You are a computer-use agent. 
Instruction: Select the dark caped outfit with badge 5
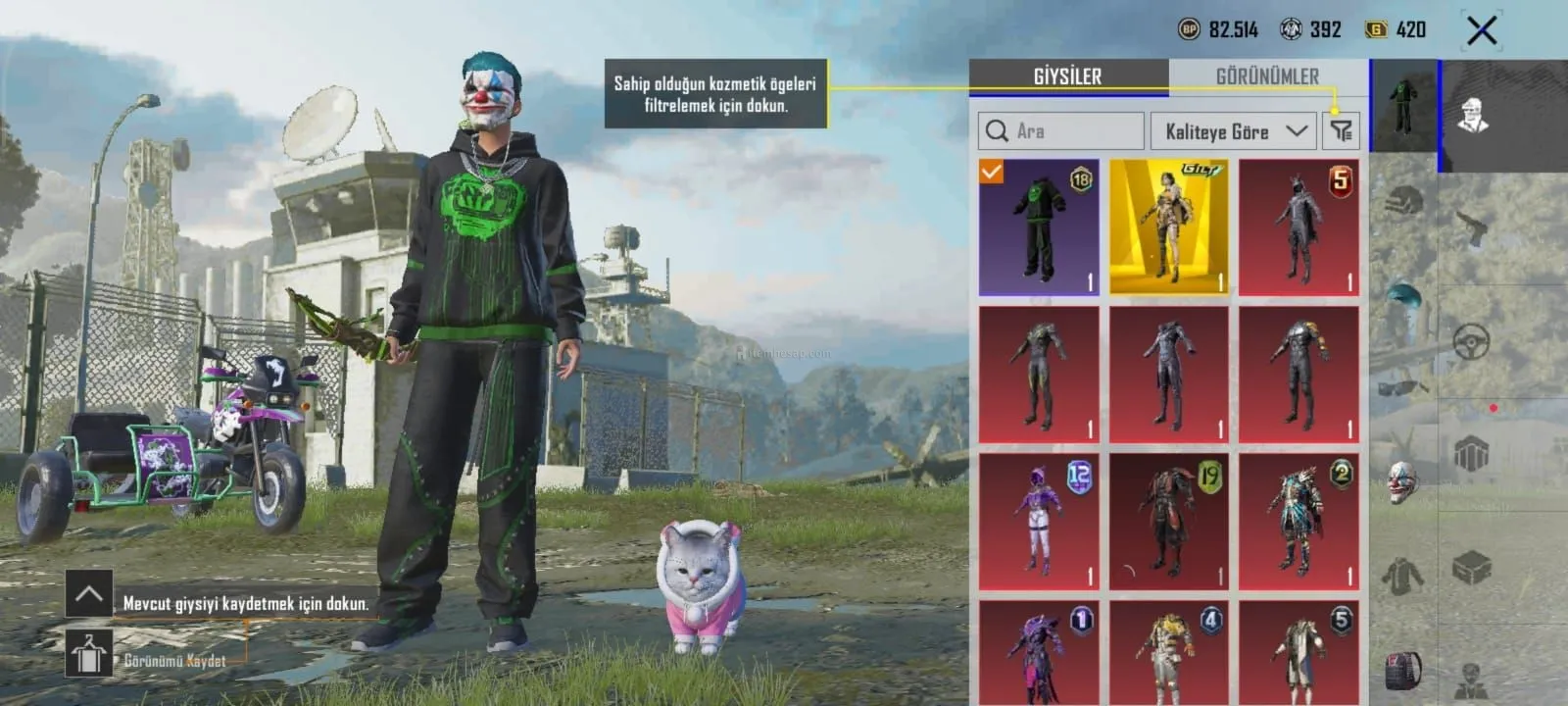1298,227
